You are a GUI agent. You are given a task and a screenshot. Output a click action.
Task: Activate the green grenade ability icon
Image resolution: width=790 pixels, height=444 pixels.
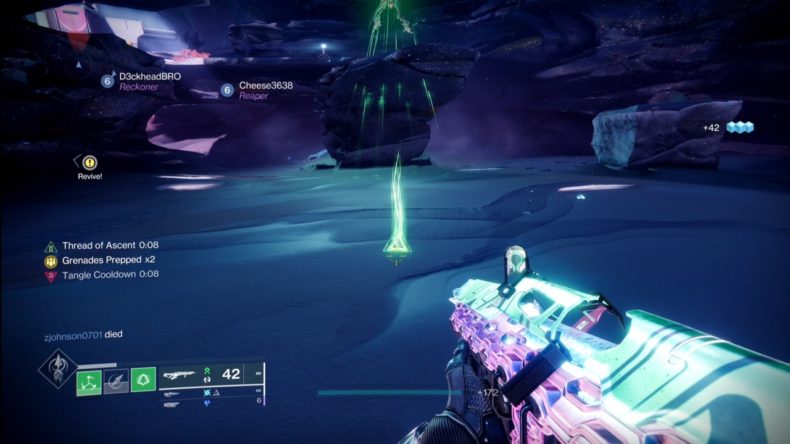89,380
